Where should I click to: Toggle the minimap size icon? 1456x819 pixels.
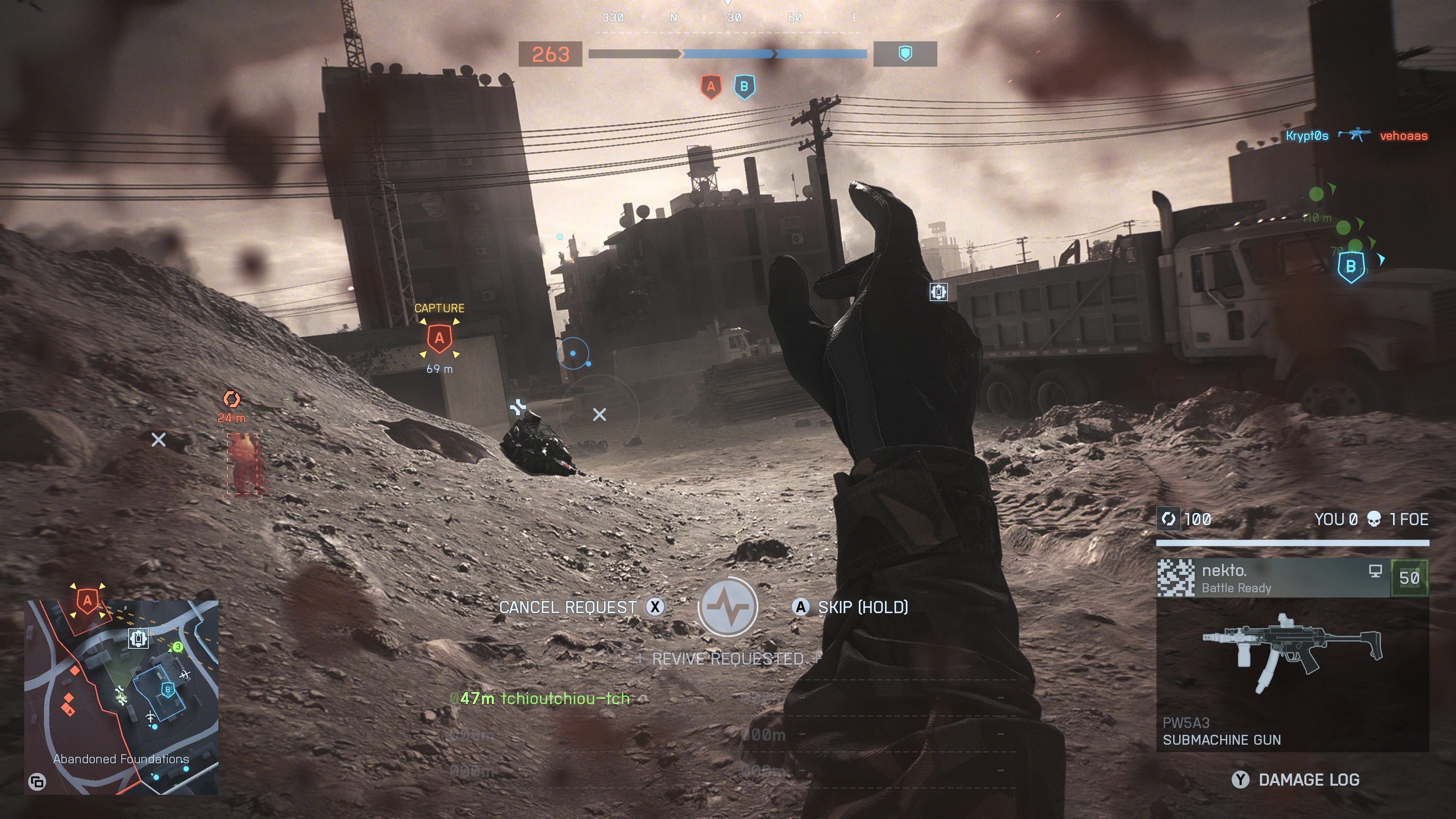pos(37,782)
